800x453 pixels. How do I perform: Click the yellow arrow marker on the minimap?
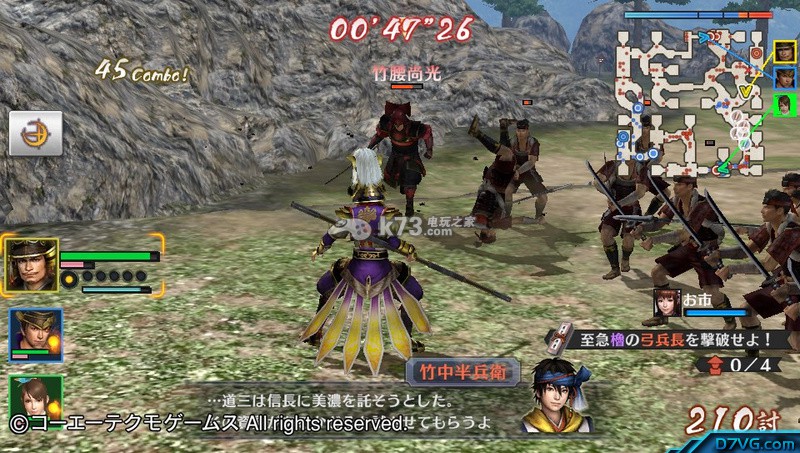click(744, 92)
